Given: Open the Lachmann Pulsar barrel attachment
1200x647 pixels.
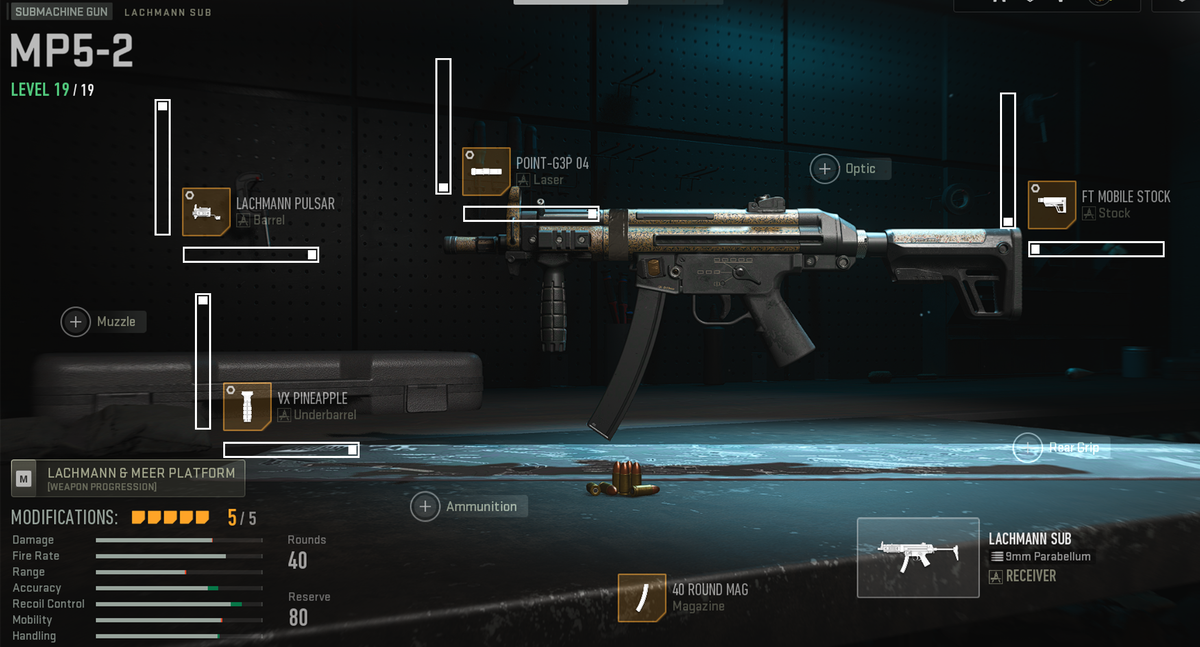Looking at the screenshot, I should [x=207, y=211].
